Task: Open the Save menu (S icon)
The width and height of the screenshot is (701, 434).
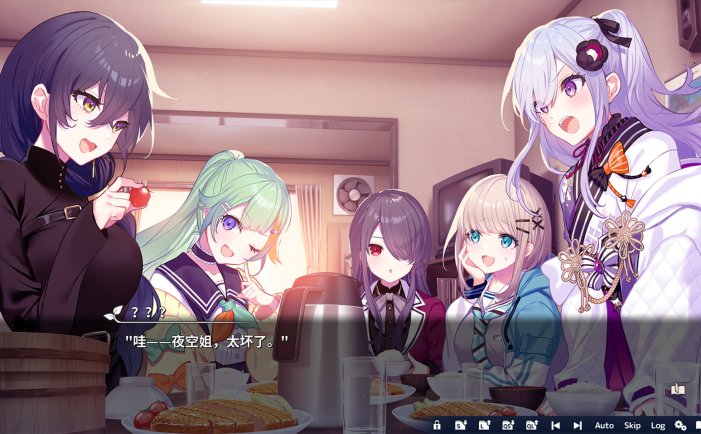Action: pos(462,426)
